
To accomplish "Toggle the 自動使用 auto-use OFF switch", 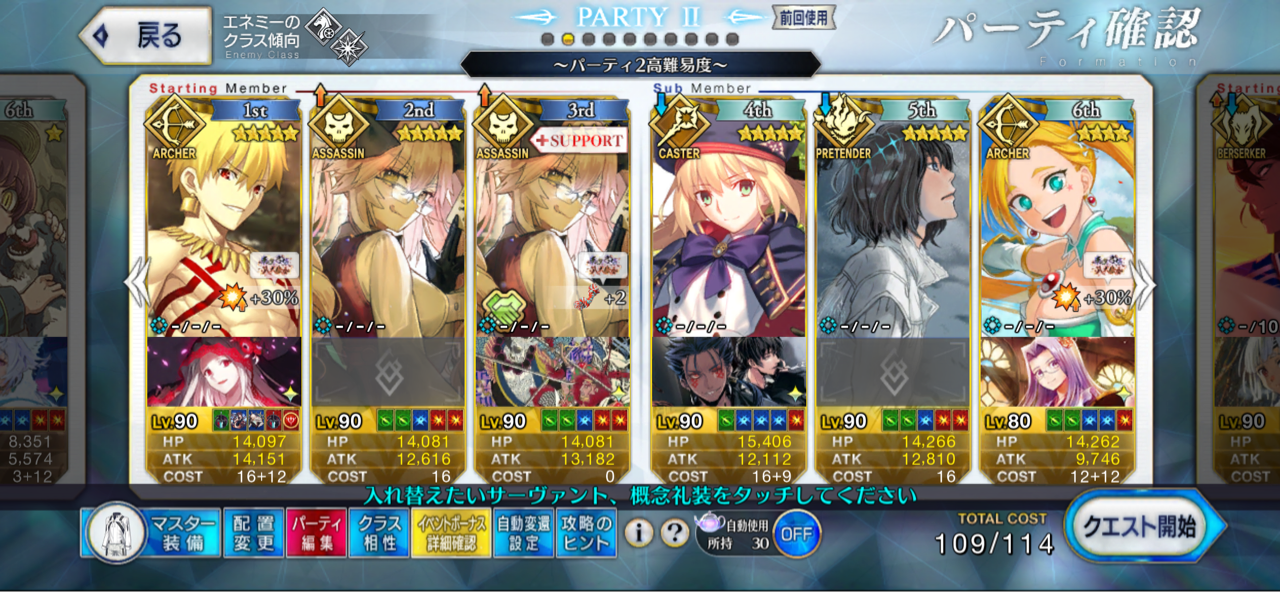I will [x=796, y=533].
